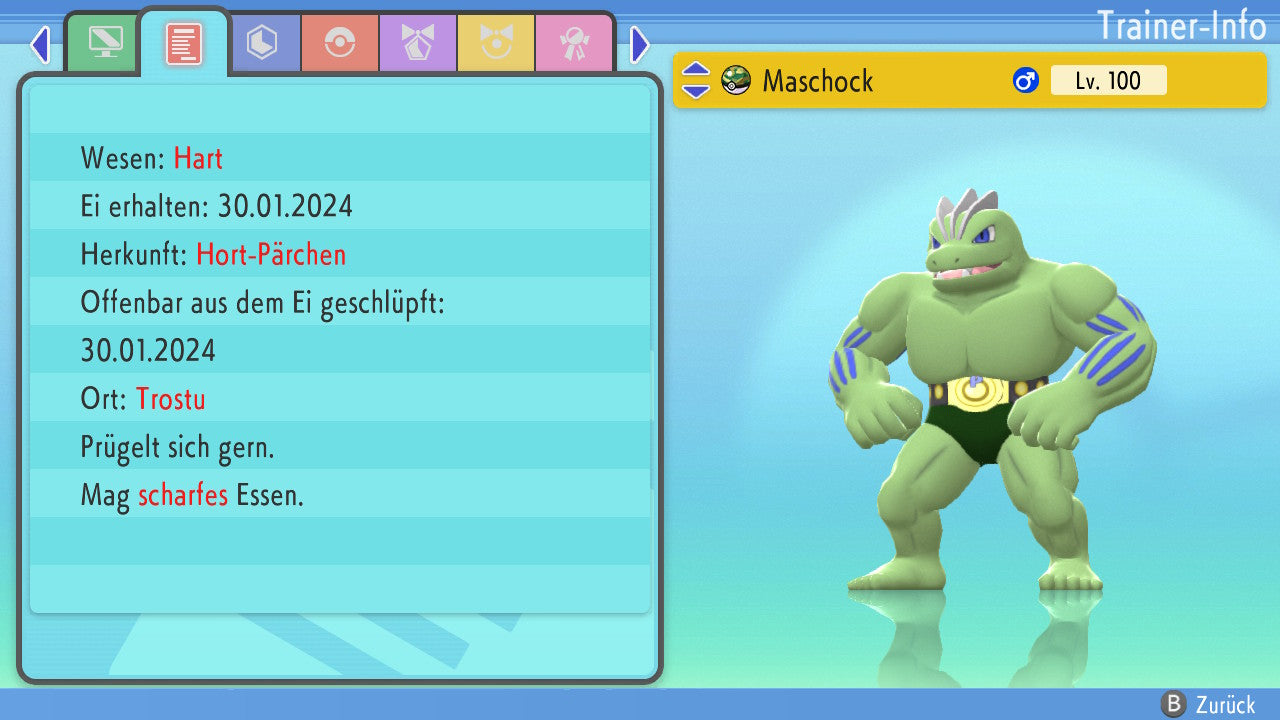Cycle Pokémon with Maschock's up-down arrows
This screenshot has width=1280, height=720.
(696, 80)
